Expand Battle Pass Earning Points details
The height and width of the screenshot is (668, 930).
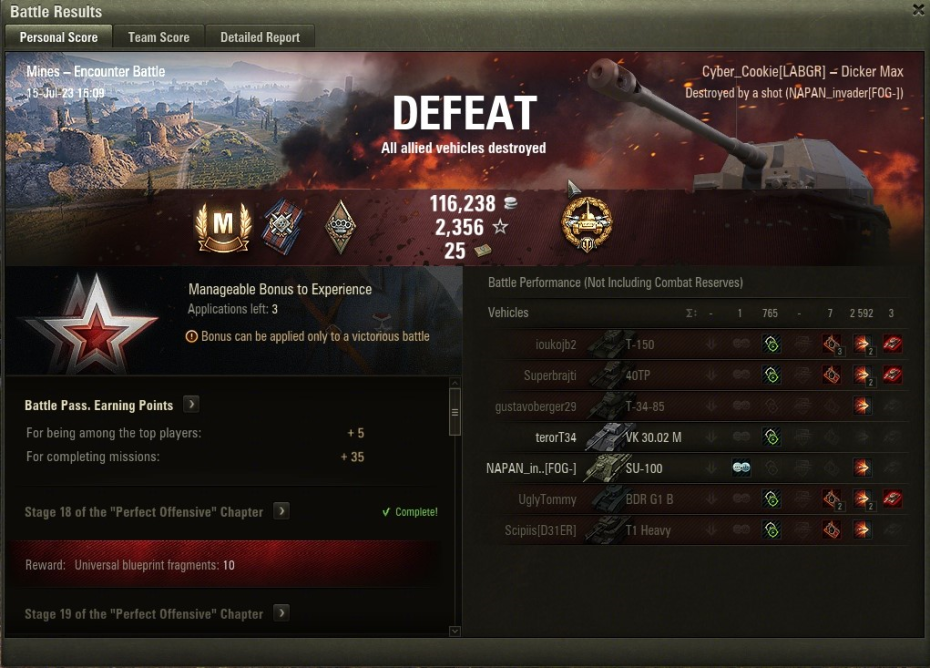[x=191, y=405]
